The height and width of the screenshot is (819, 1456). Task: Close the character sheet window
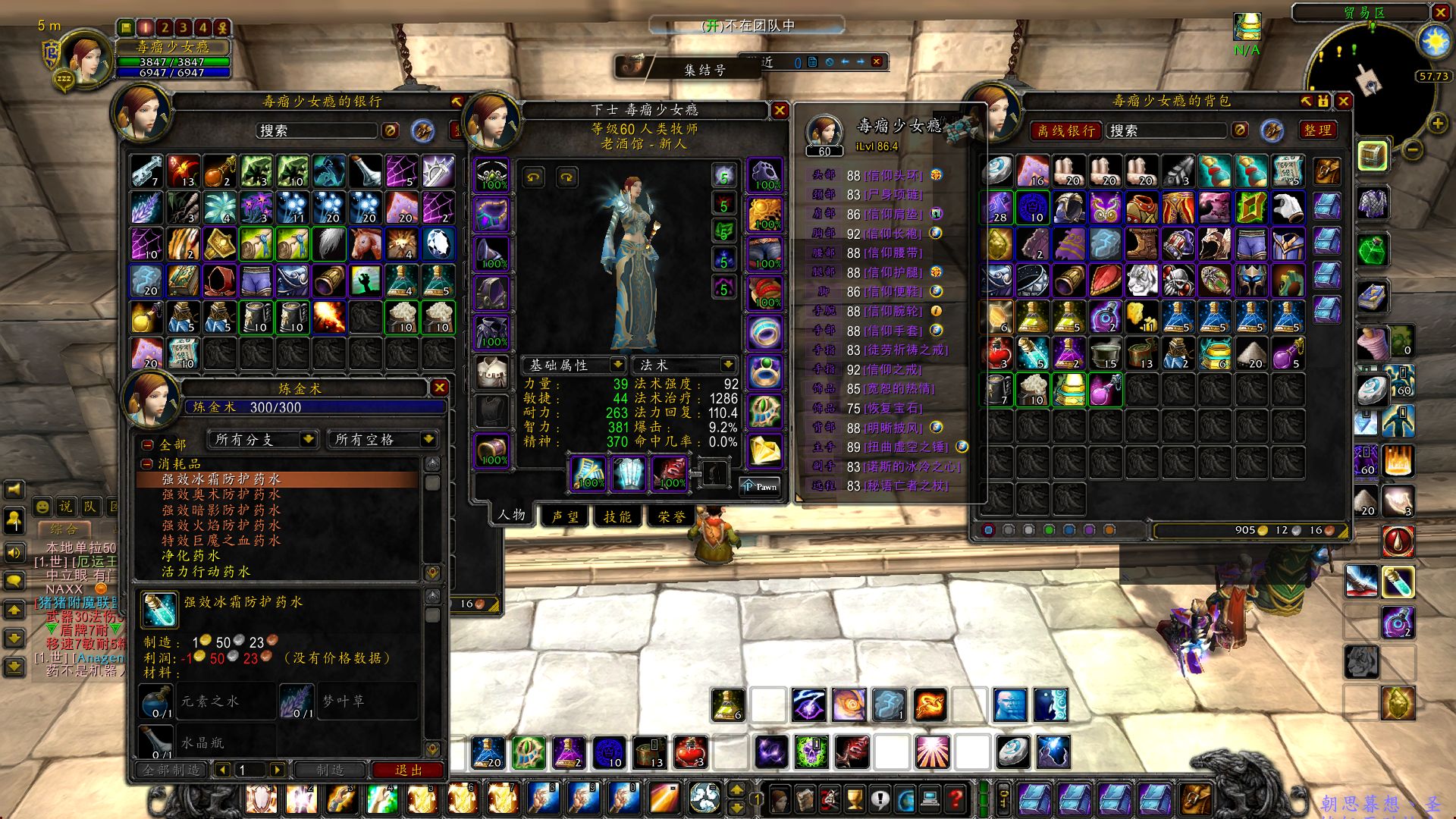click(779, 111)
